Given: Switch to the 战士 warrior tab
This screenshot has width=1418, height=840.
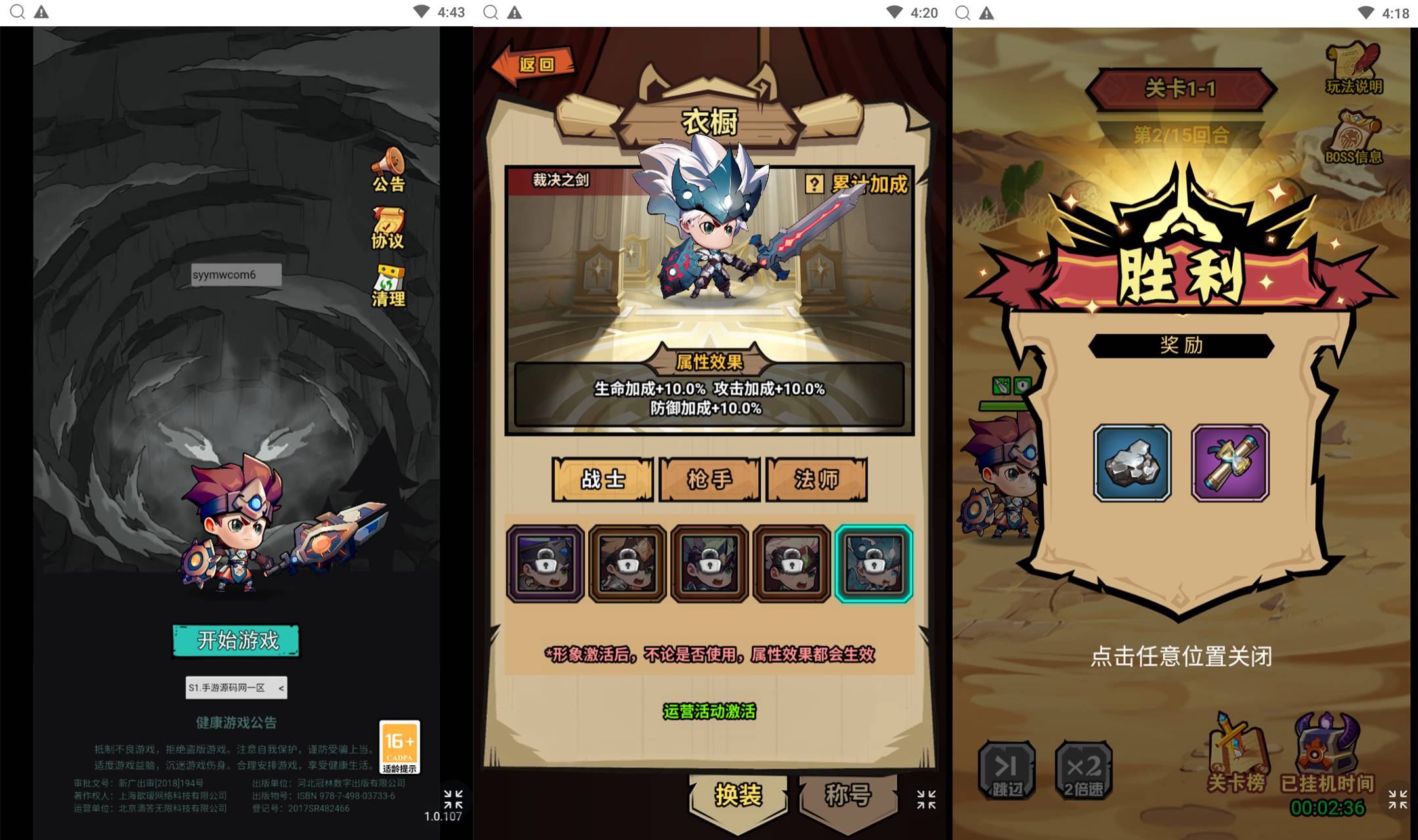Looking at the screenshot, I should point(603,479).
